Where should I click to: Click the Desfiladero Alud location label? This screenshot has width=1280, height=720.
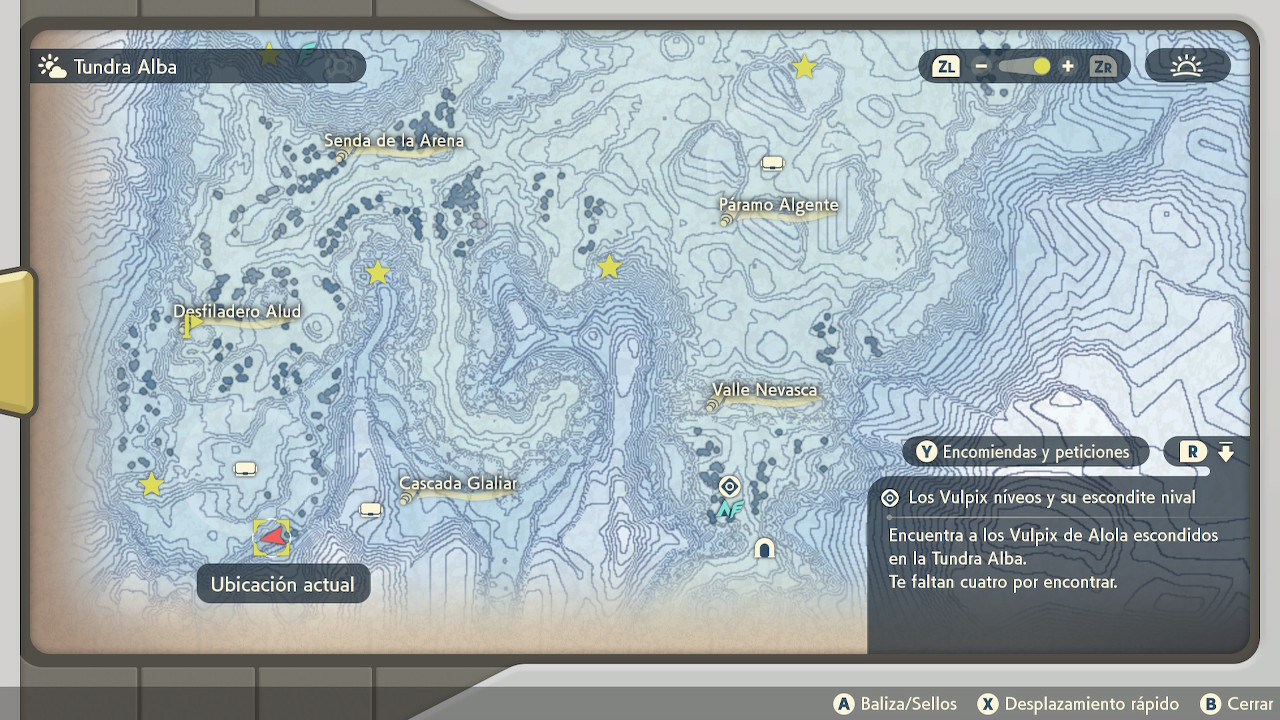(237, 312)
